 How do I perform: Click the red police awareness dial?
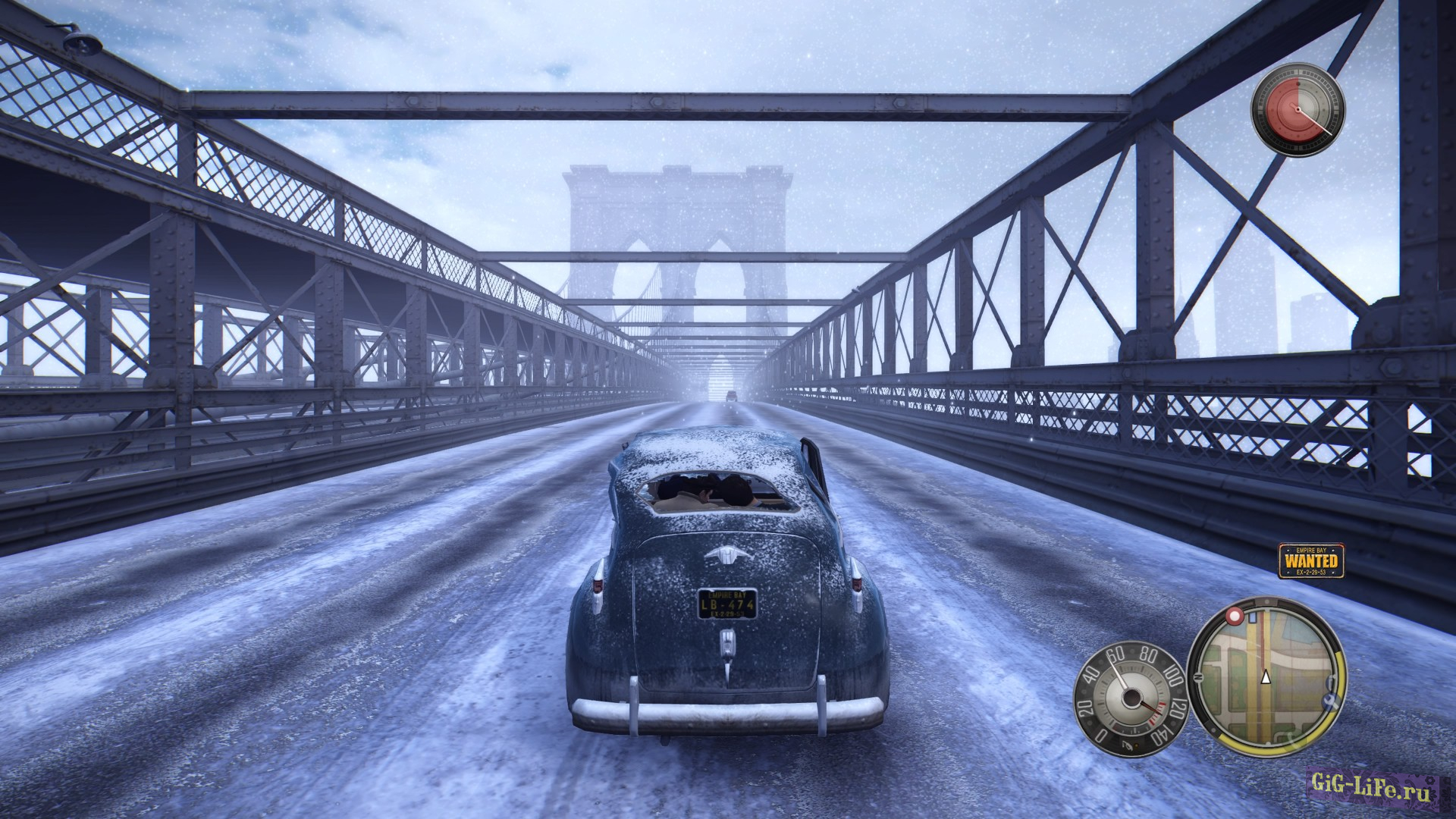point(1297,111)
